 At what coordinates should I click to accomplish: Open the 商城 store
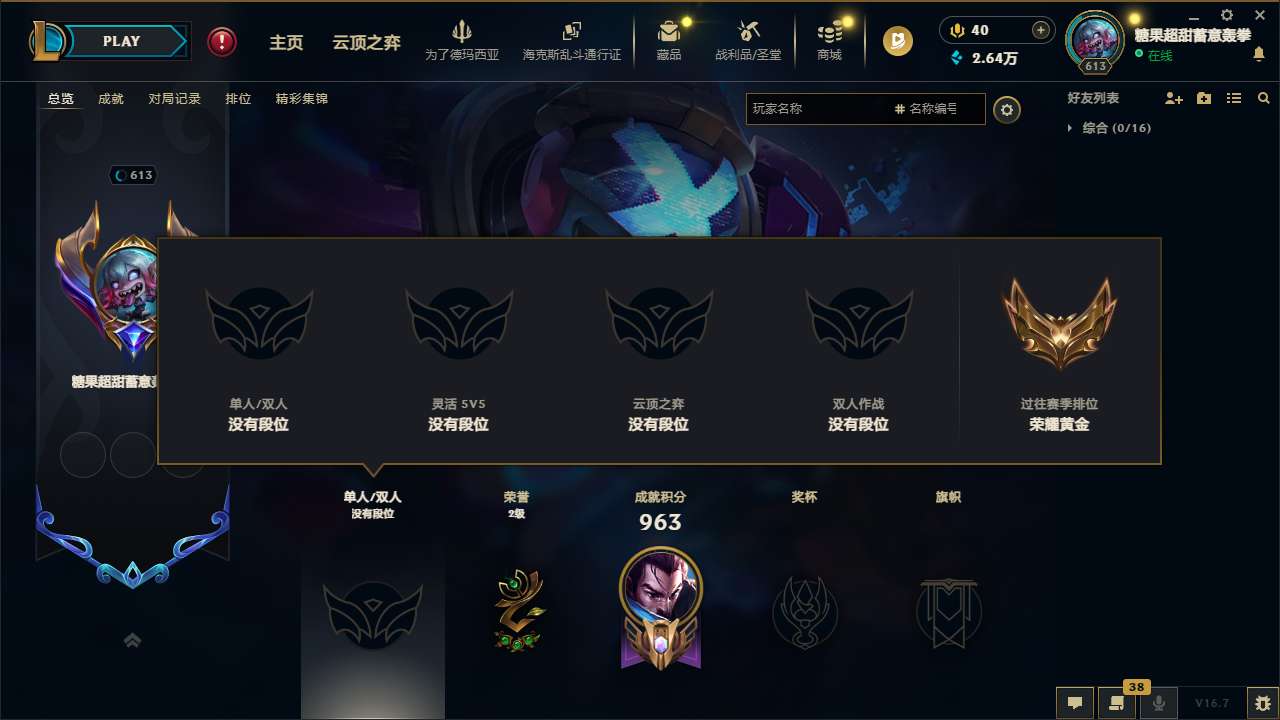[x=829, y=40]
